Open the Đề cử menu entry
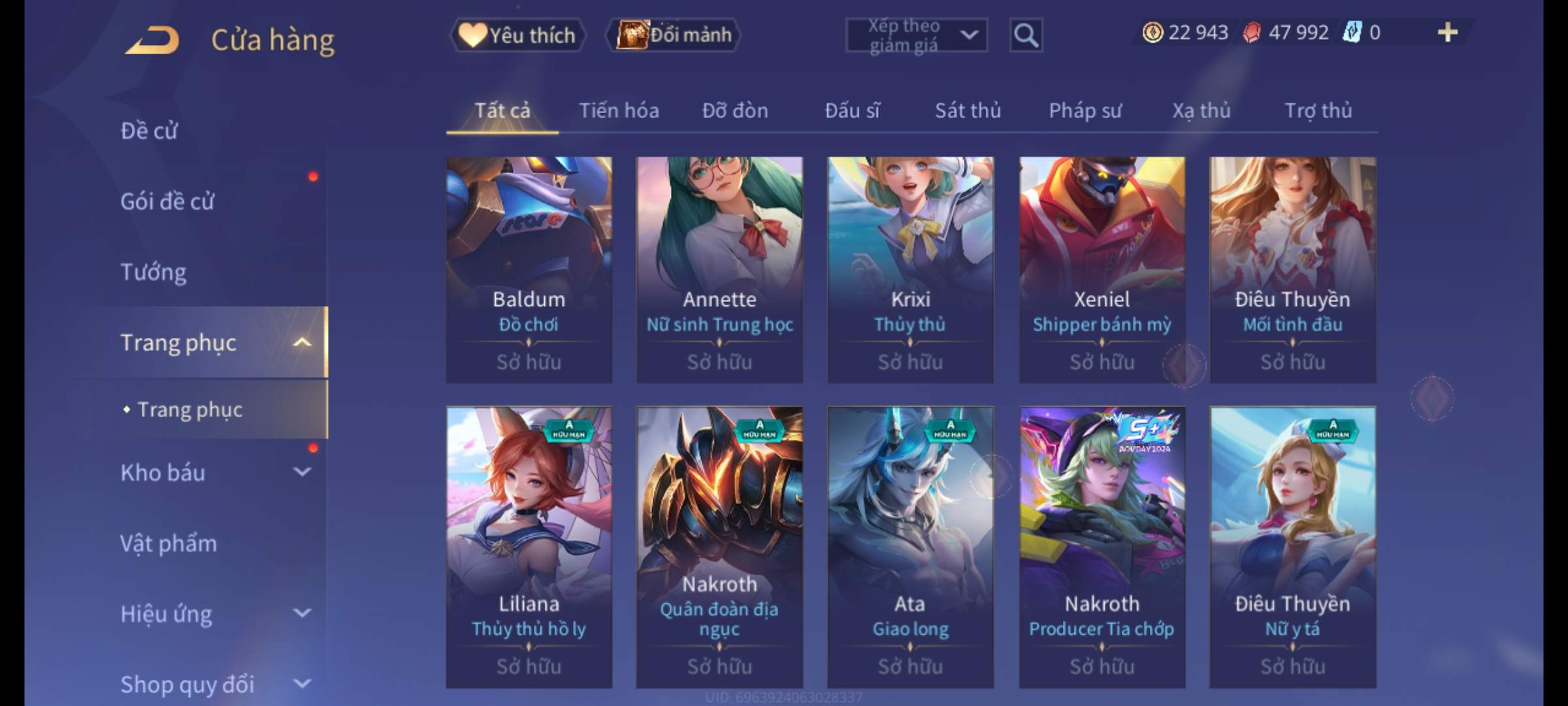Viewport: 1568px width, 706px height. [x=149, y=131]
